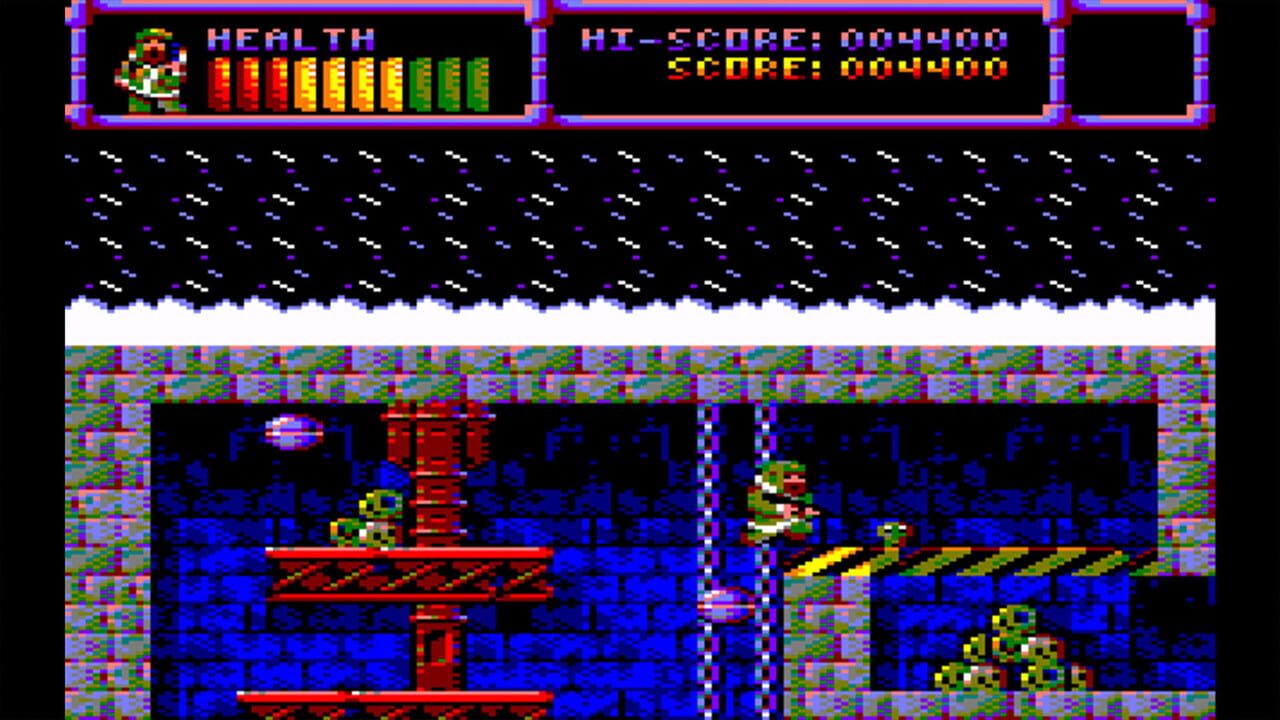Select the bouncing ball below the player
This screenshot has width=1280, height=720.
[x=728, y=603]
